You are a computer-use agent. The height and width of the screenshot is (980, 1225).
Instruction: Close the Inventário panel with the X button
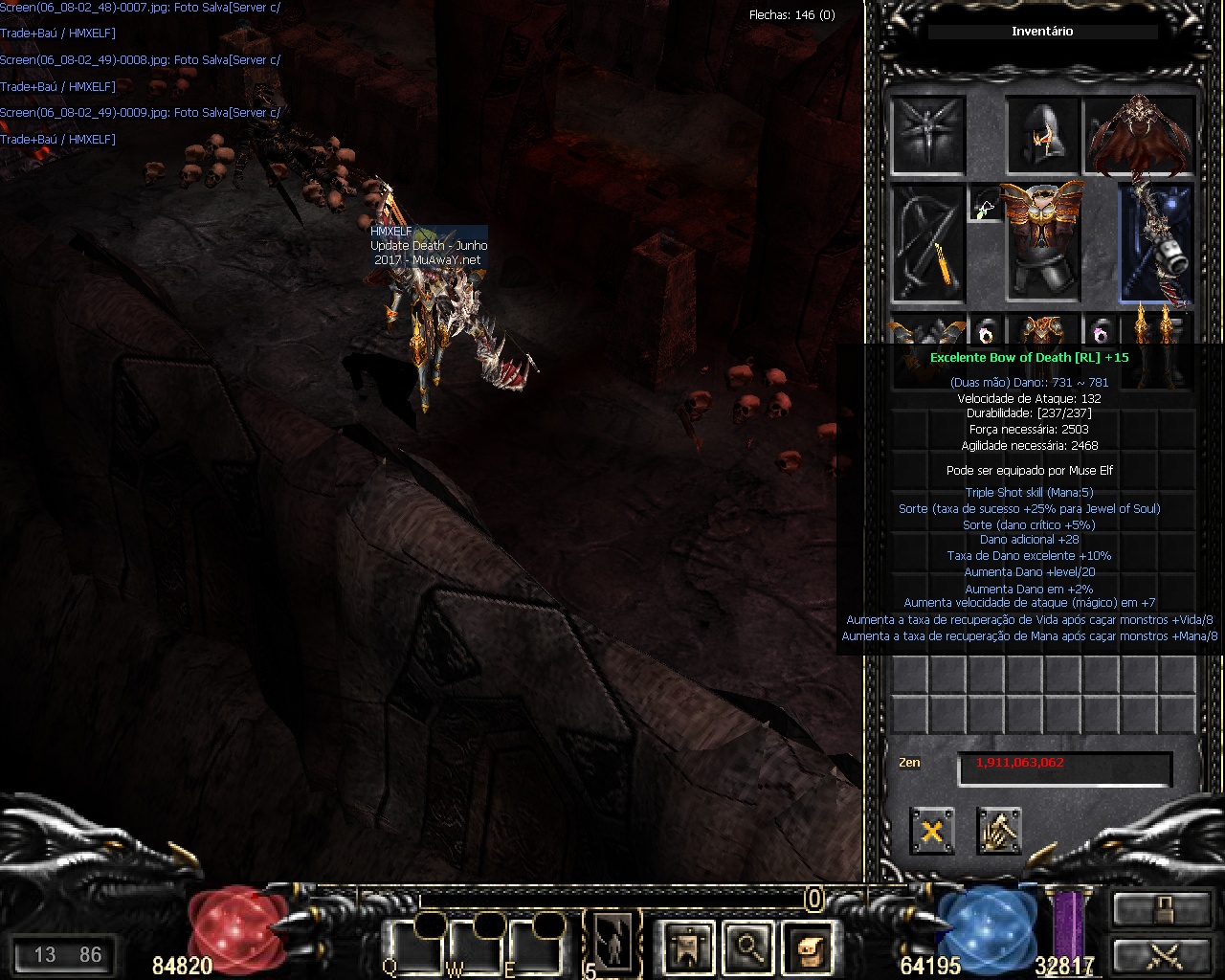tap(931, 830)
